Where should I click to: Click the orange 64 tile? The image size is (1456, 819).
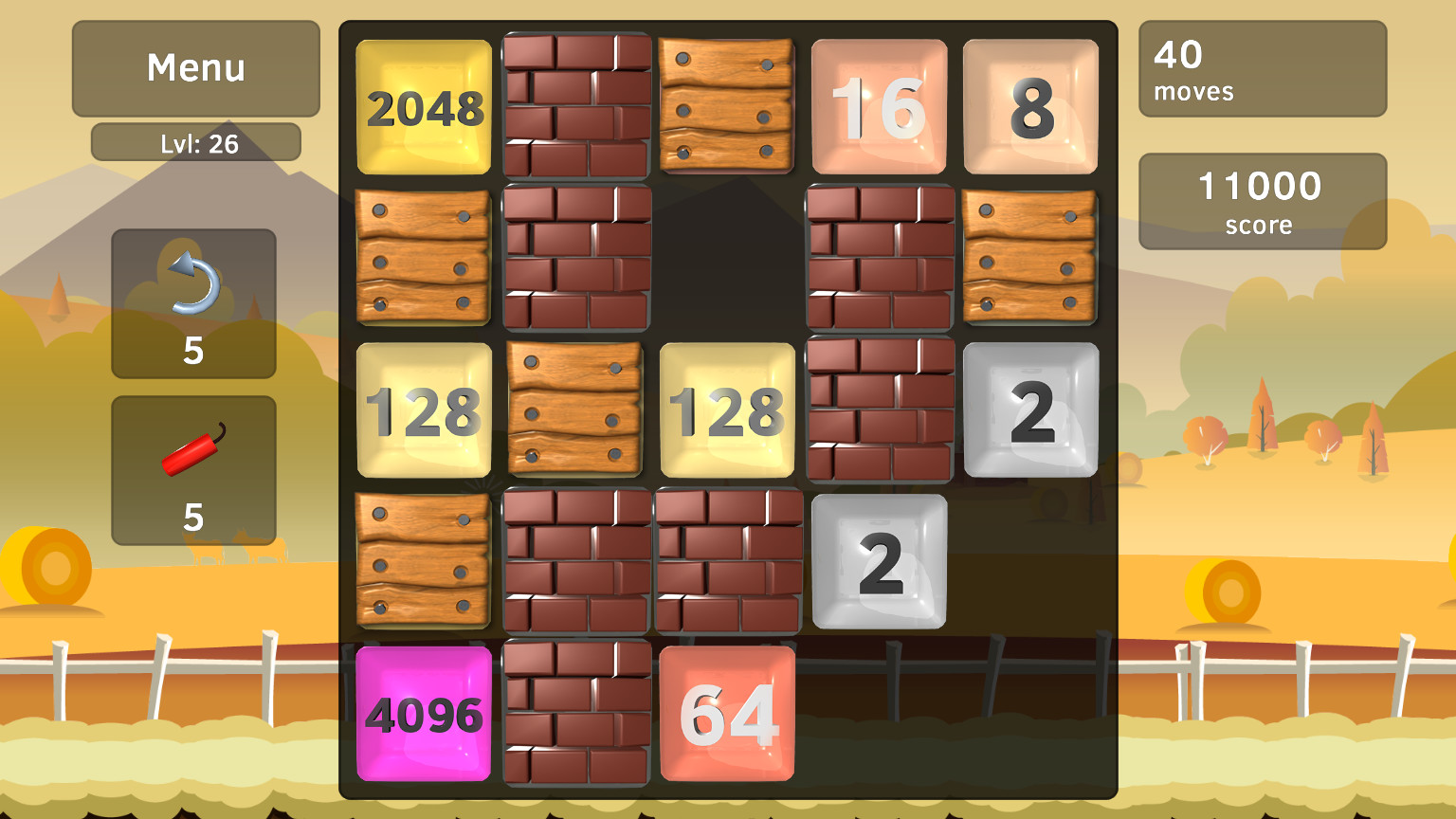726,711
